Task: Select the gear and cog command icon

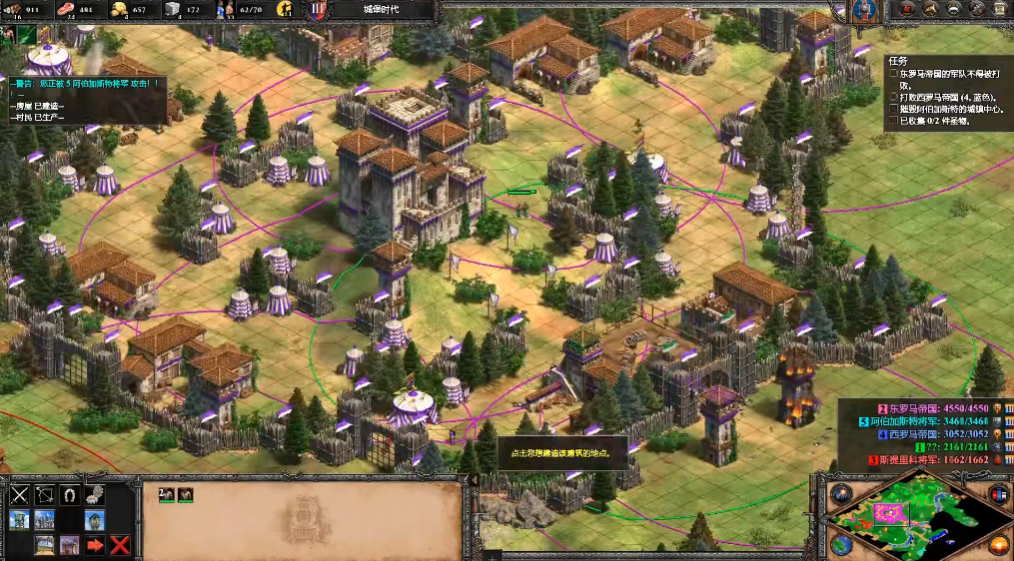Action: point(95,494)
